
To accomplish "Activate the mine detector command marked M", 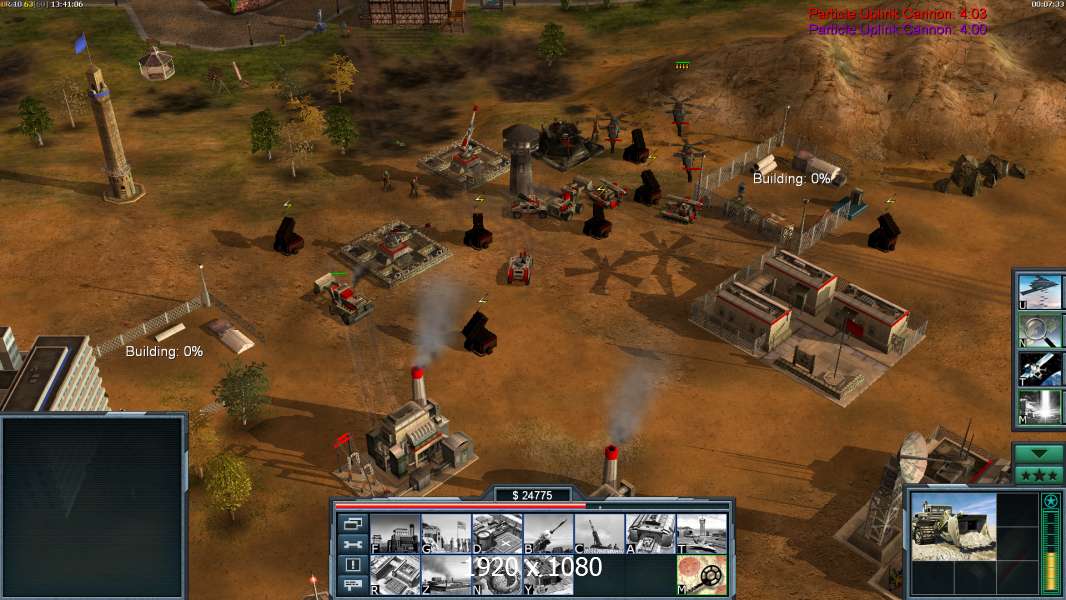I will (x=701, y=574).
